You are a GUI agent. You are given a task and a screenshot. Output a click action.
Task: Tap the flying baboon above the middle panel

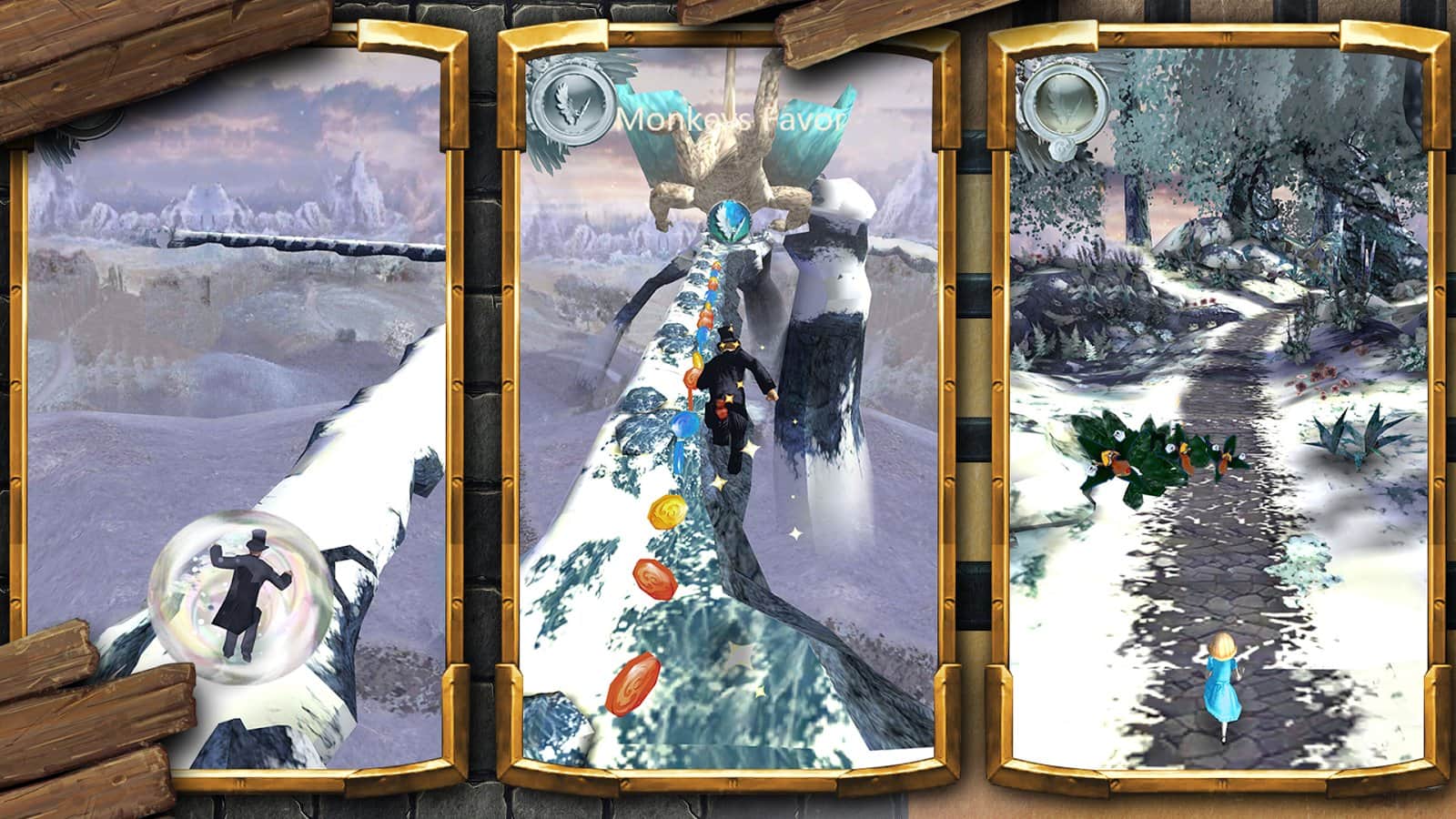click(x=728, y=146)
